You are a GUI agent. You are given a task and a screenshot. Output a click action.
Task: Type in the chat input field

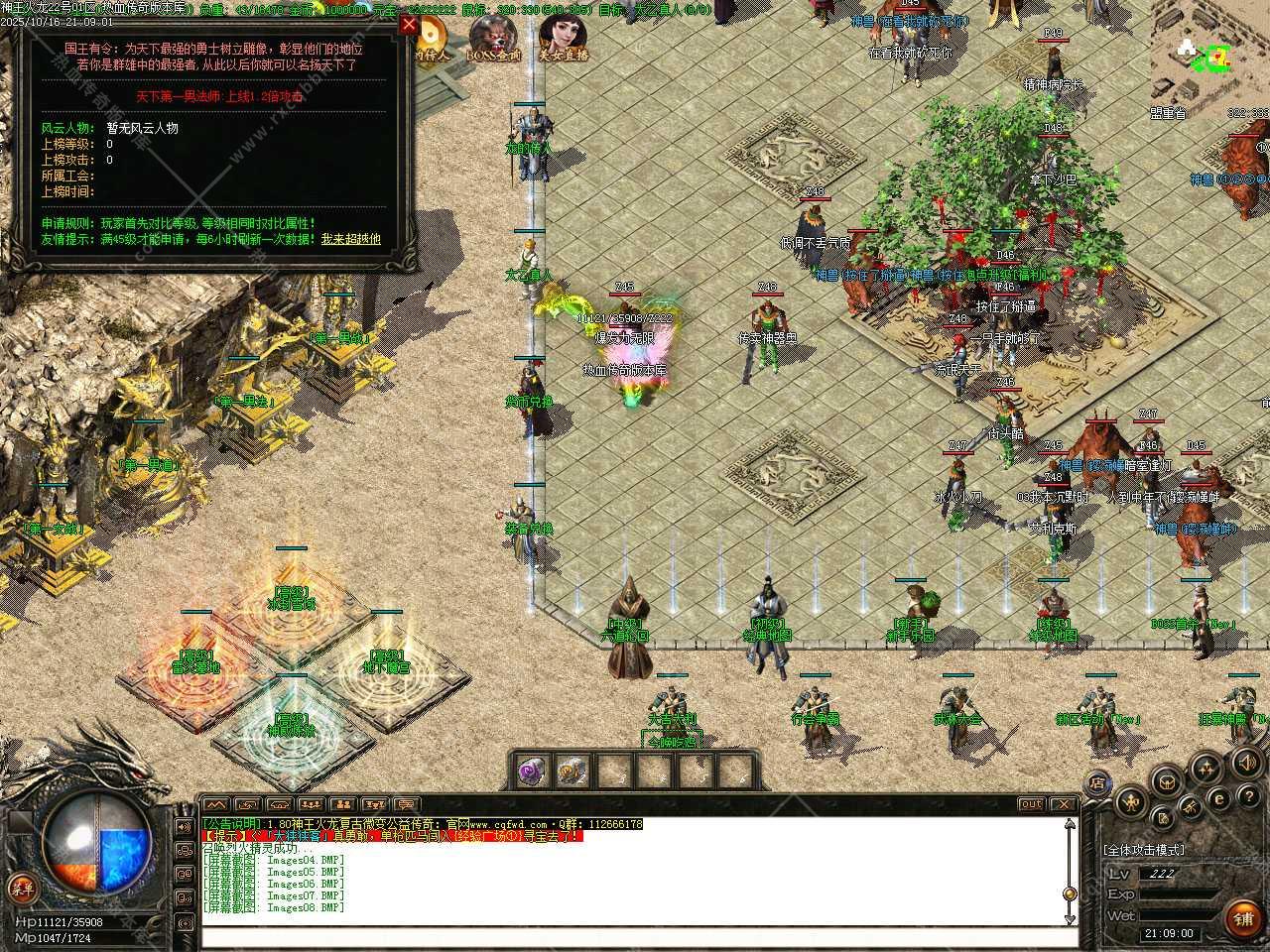tap(635, 937)
